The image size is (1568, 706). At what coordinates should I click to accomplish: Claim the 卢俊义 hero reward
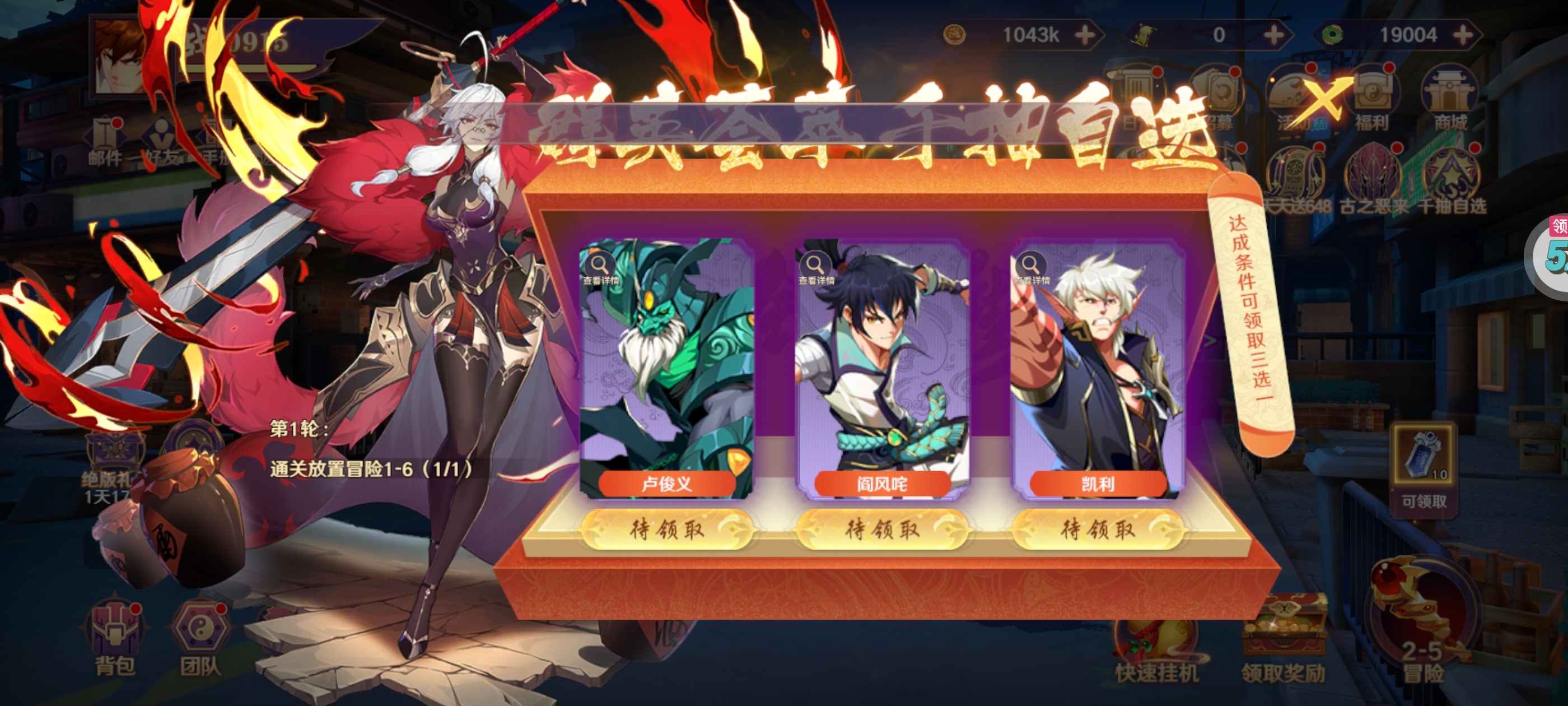[666, 529]
